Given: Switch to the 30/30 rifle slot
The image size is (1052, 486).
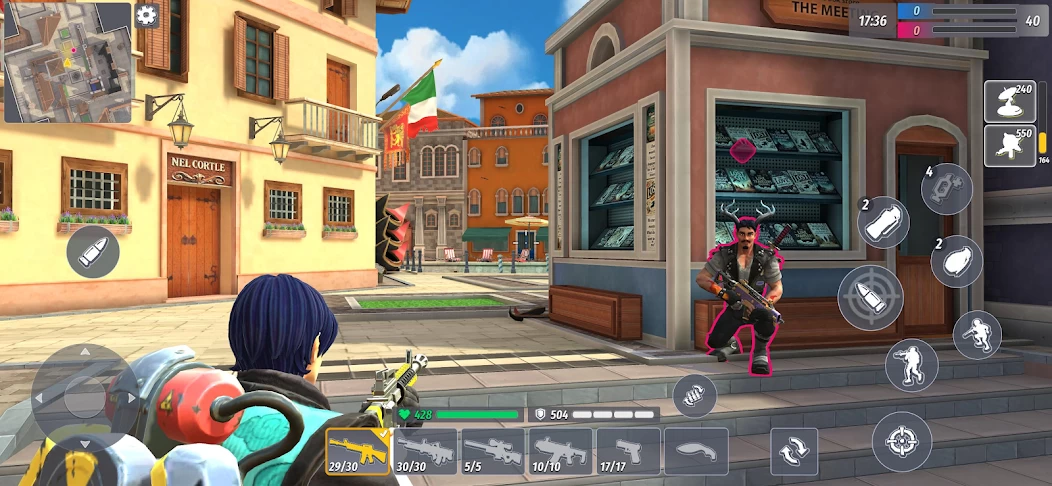Looking at the screenshot, I should pos(426,451).
